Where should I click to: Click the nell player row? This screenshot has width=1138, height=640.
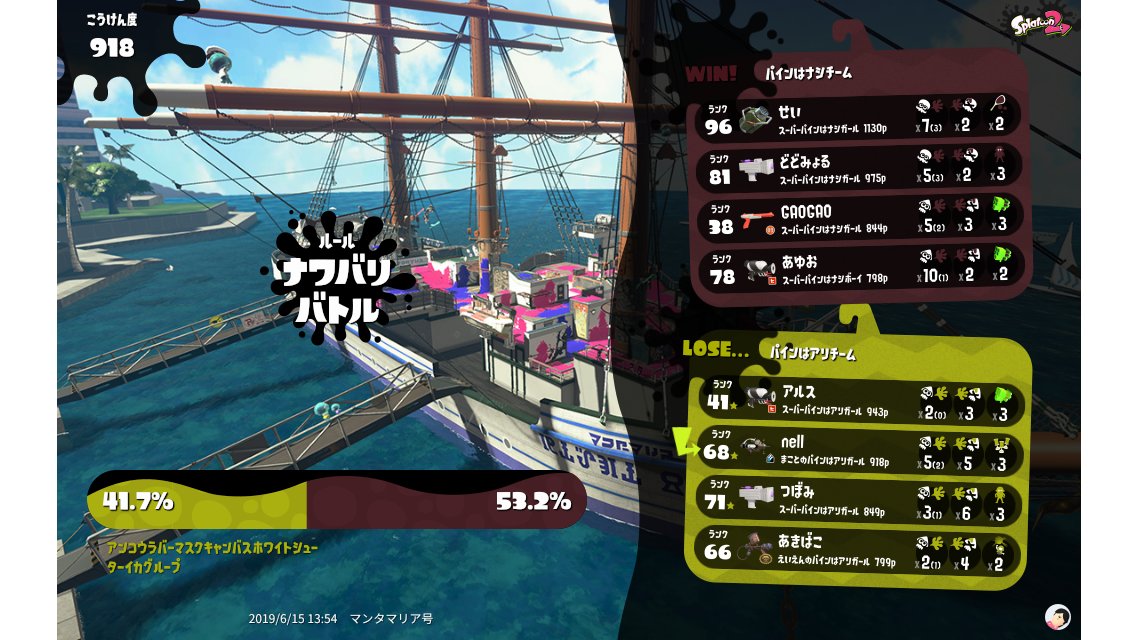pos(860,450)
